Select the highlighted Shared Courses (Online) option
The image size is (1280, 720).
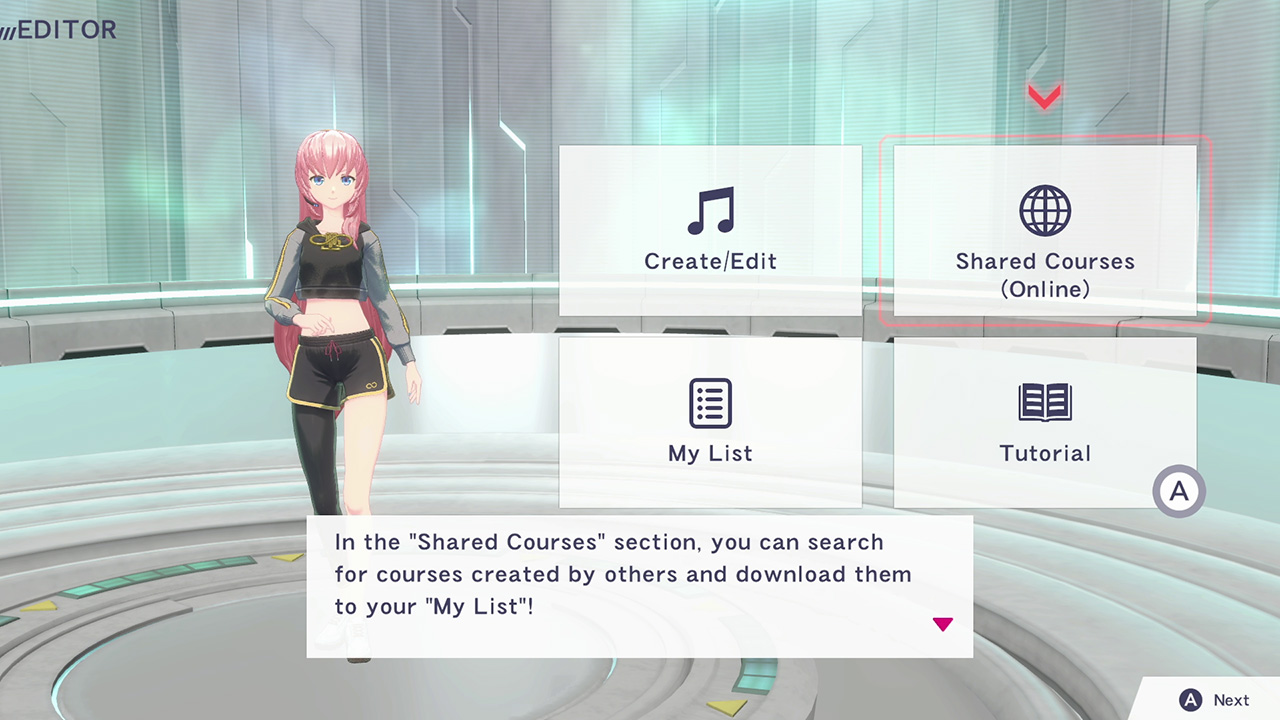tap(1045, 232)
